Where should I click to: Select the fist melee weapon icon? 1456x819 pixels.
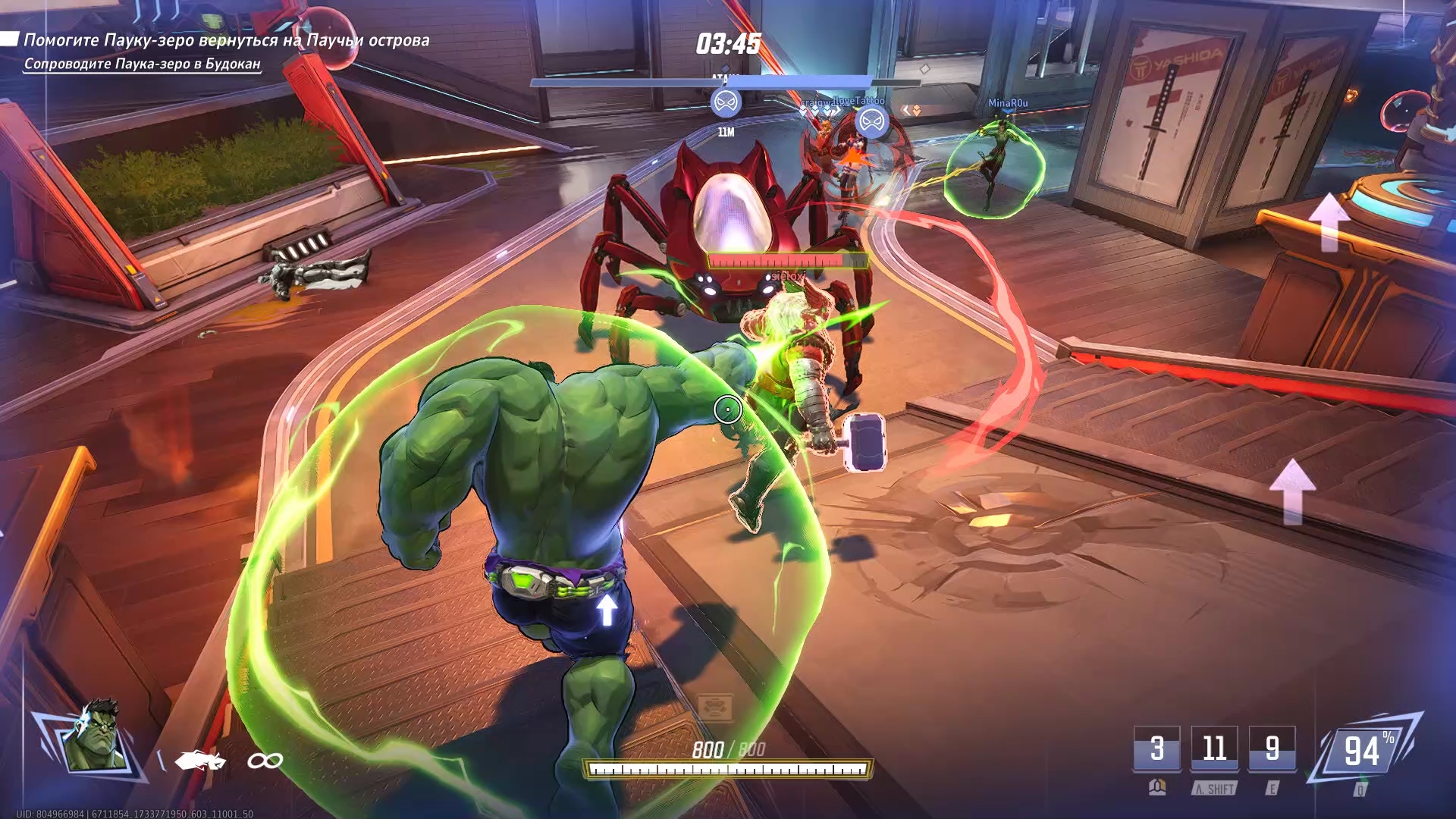(x=199, y=759)
